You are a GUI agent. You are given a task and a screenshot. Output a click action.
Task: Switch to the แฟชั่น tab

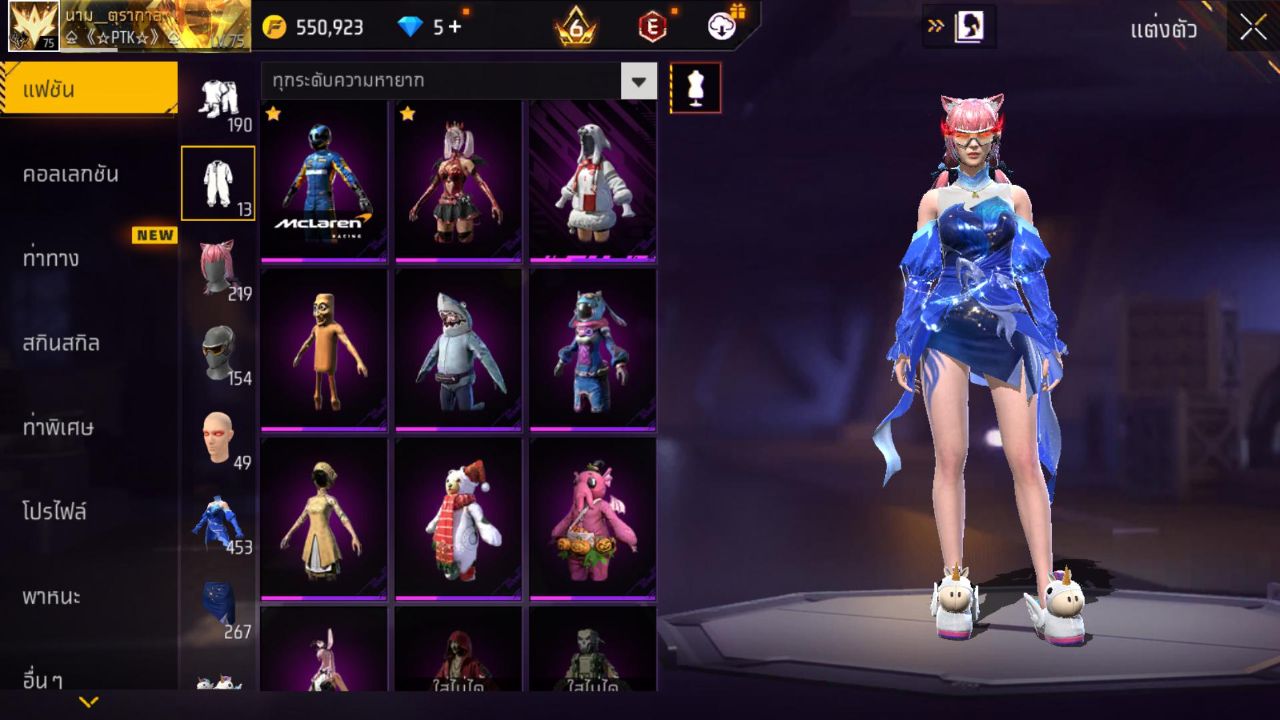pos(88,90)
